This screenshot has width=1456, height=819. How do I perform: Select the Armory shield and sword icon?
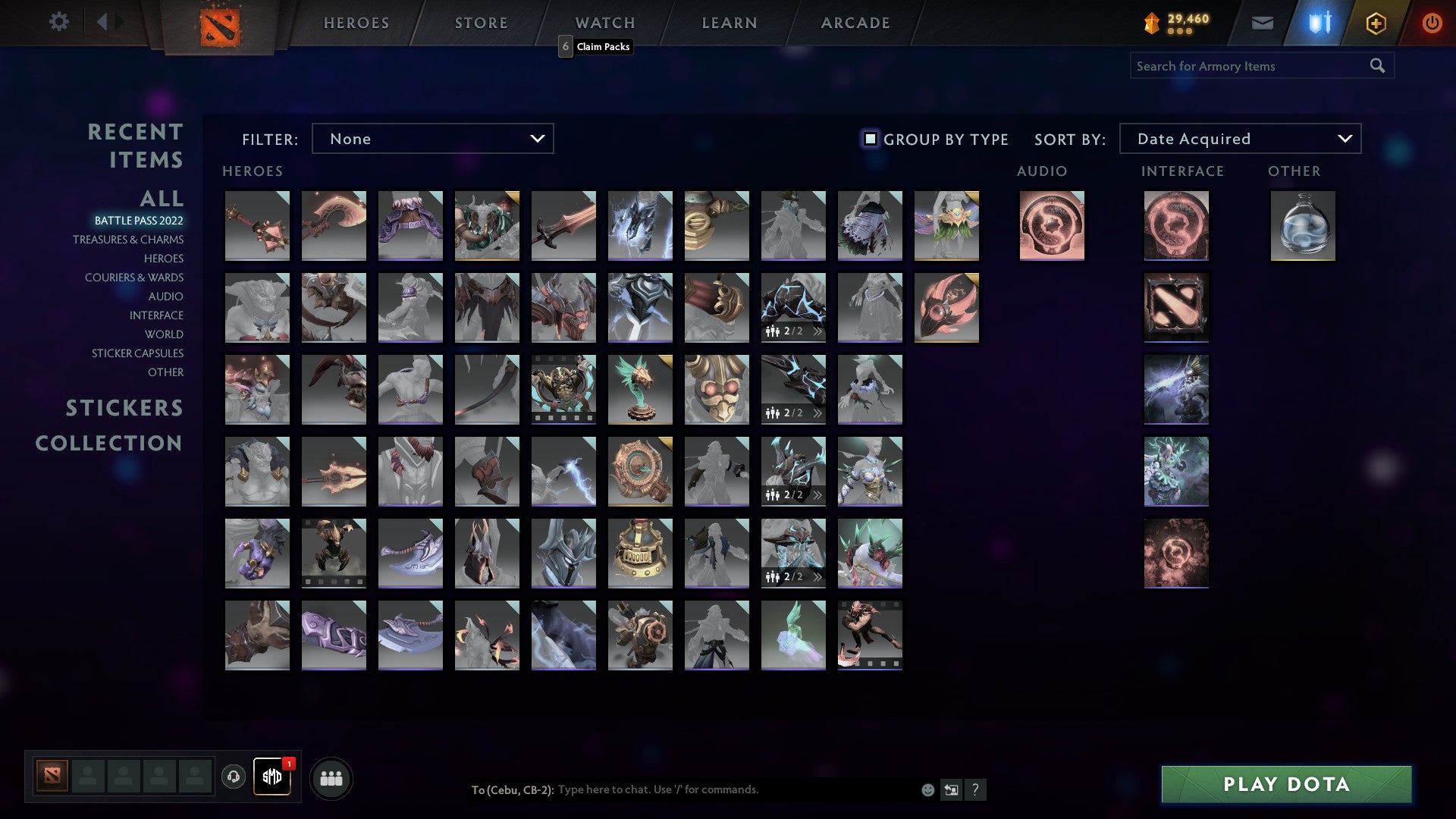click(x=1318, y=23)
